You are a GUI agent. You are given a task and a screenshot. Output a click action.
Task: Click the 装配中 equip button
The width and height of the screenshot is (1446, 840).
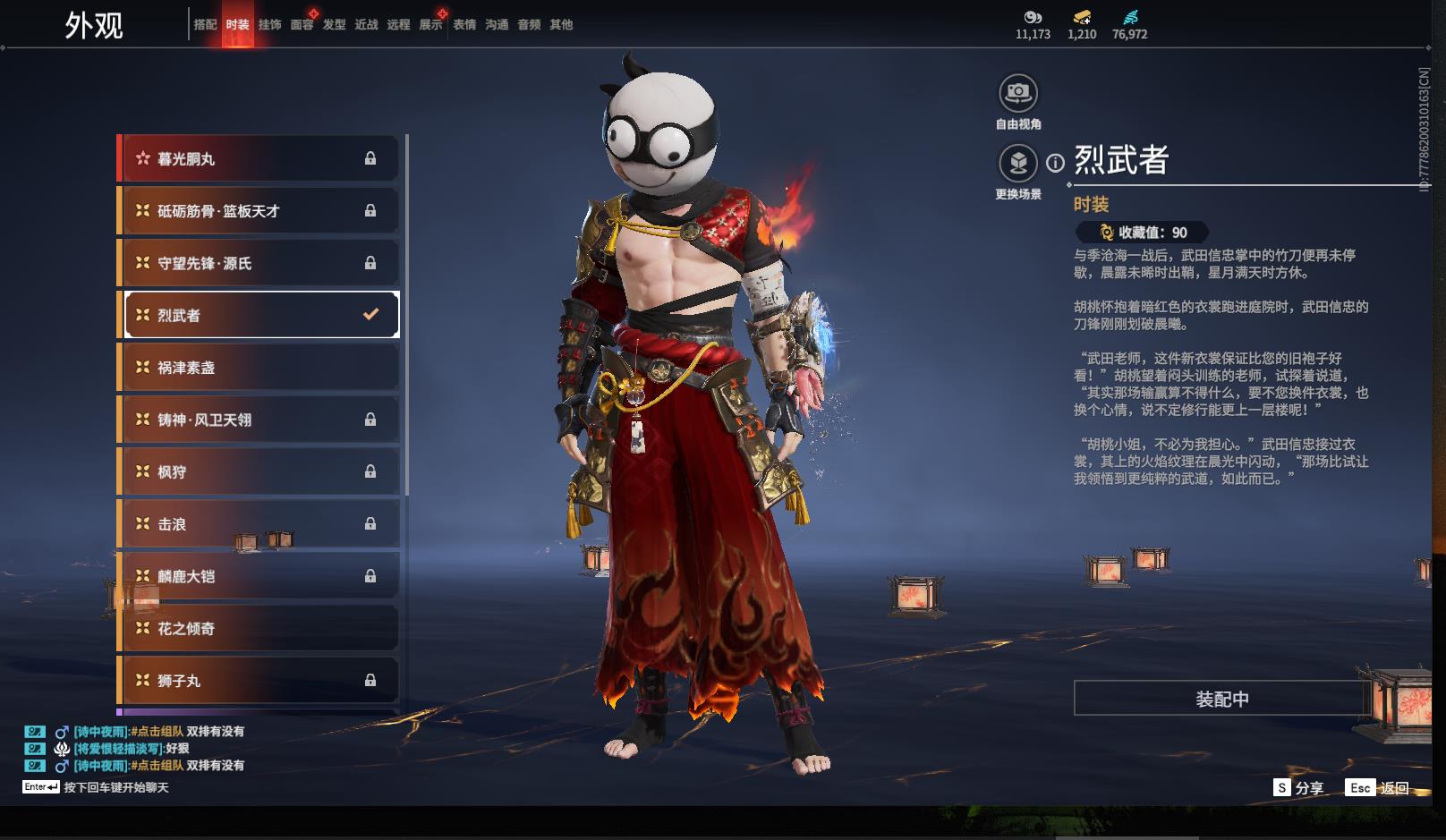[x=1221, y=699]
